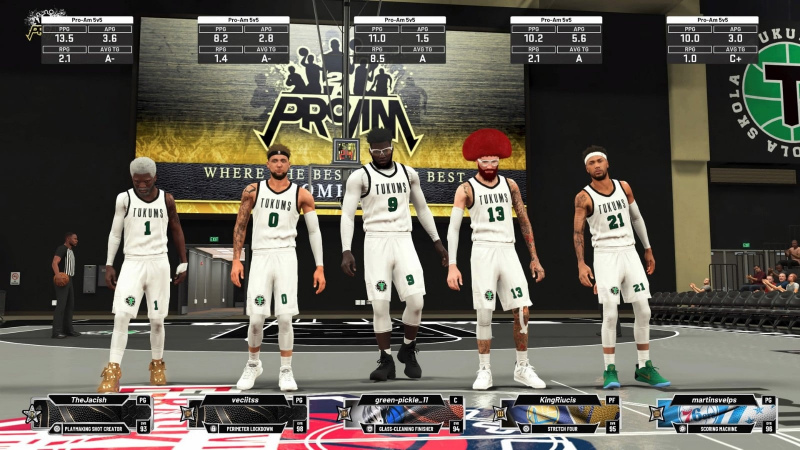Open KingRiucis Stretch Four card
This screenshot has height=450, width=800.
(x=558, y=413)
